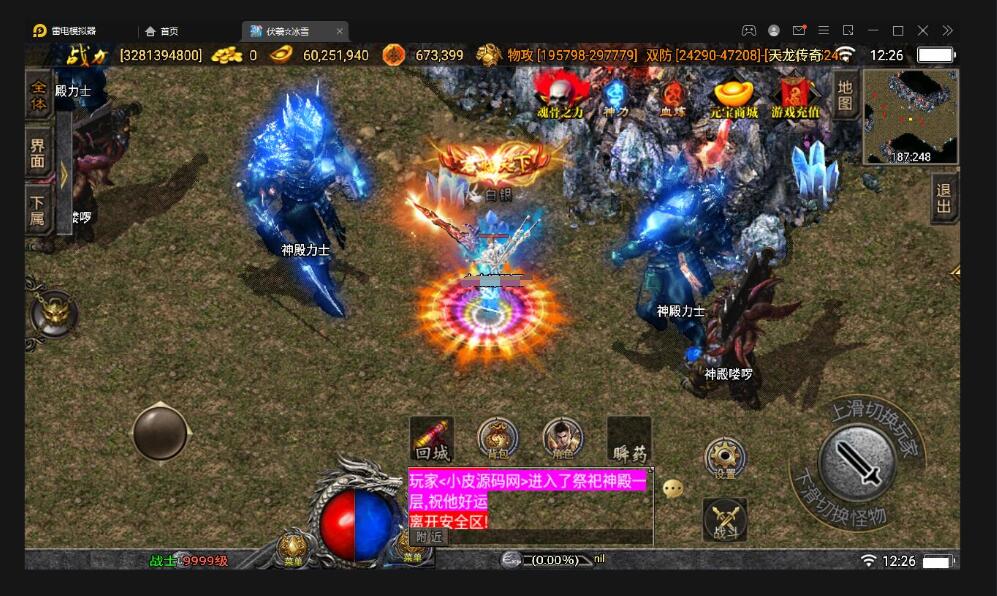This screenshot has width=997, height=596.
Task: Select the 下属 subordinates tab
Action: coord(38,208)
